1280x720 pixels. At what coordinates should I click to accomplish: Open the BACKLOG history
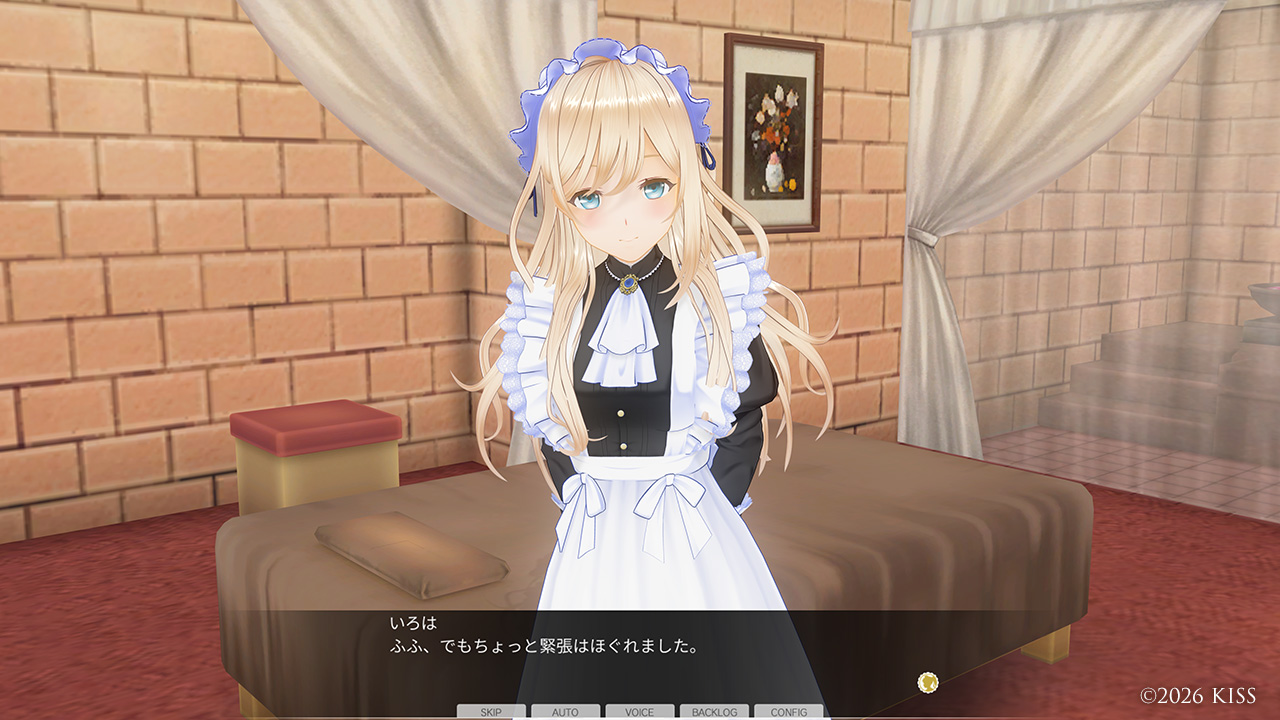(714, 712)
